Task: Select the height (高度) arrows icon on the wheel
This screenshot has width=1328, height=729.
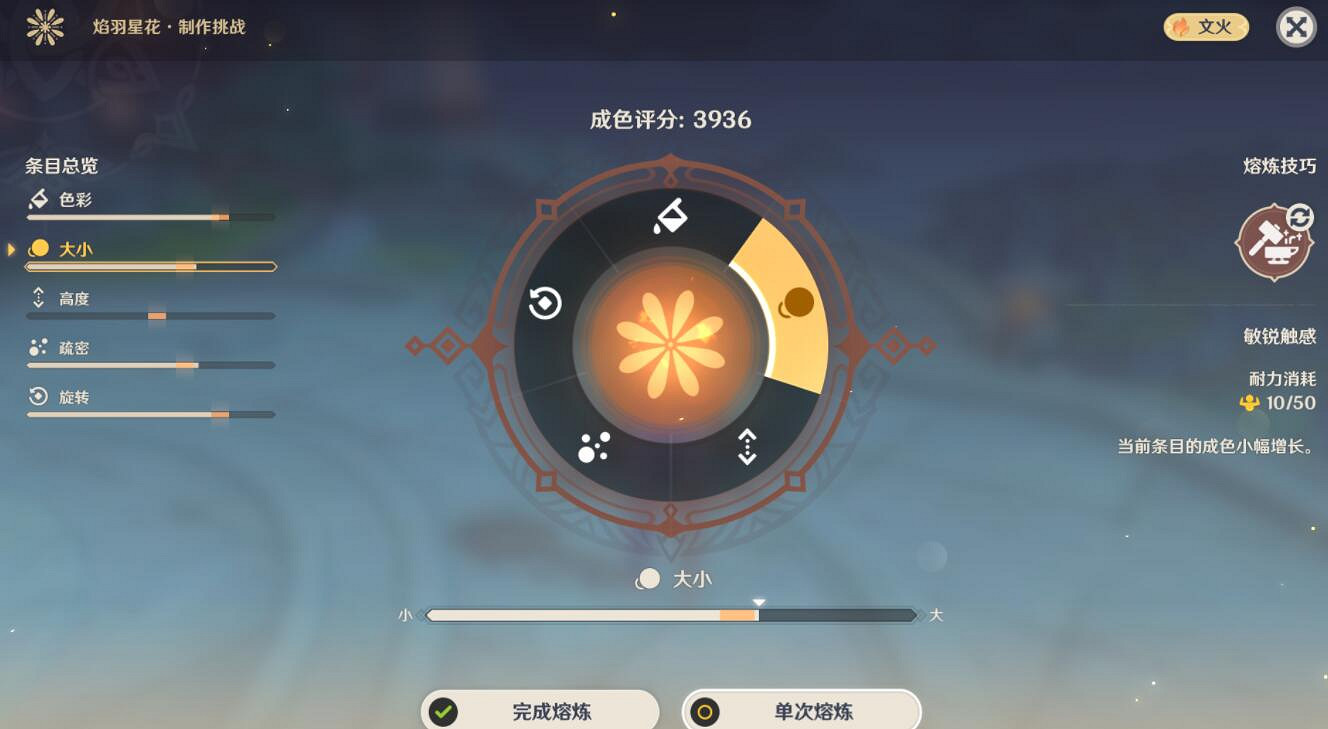Action: (748, 447)
